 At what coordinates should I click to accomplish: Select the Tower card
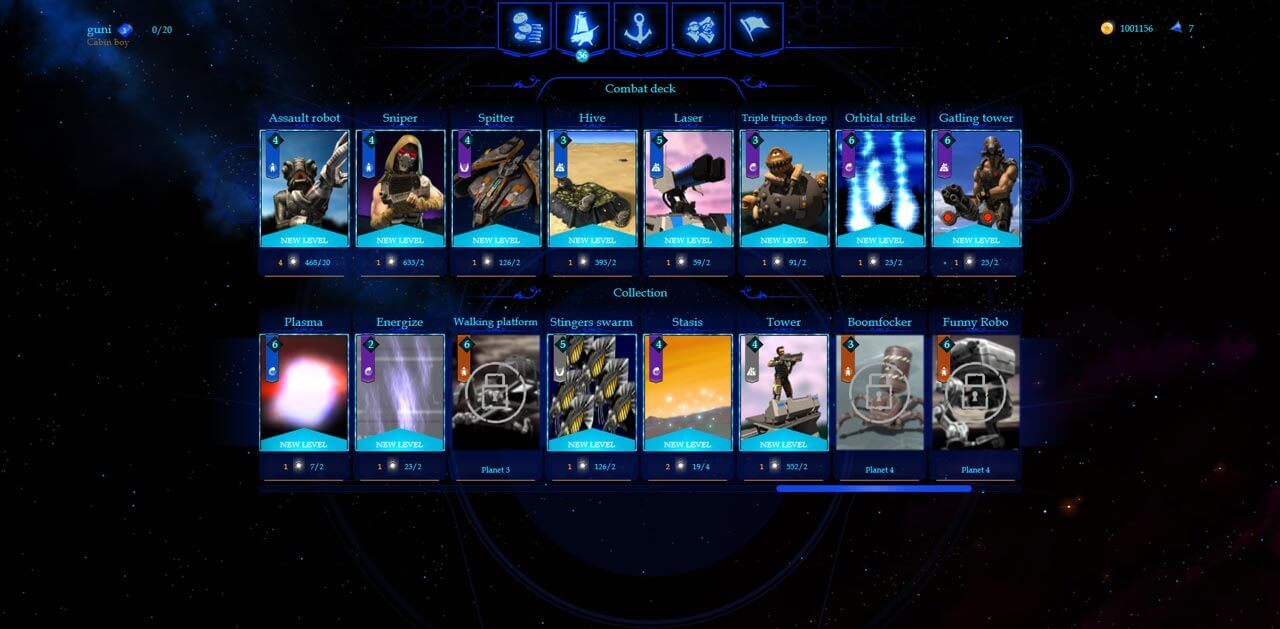pos(784,392)
